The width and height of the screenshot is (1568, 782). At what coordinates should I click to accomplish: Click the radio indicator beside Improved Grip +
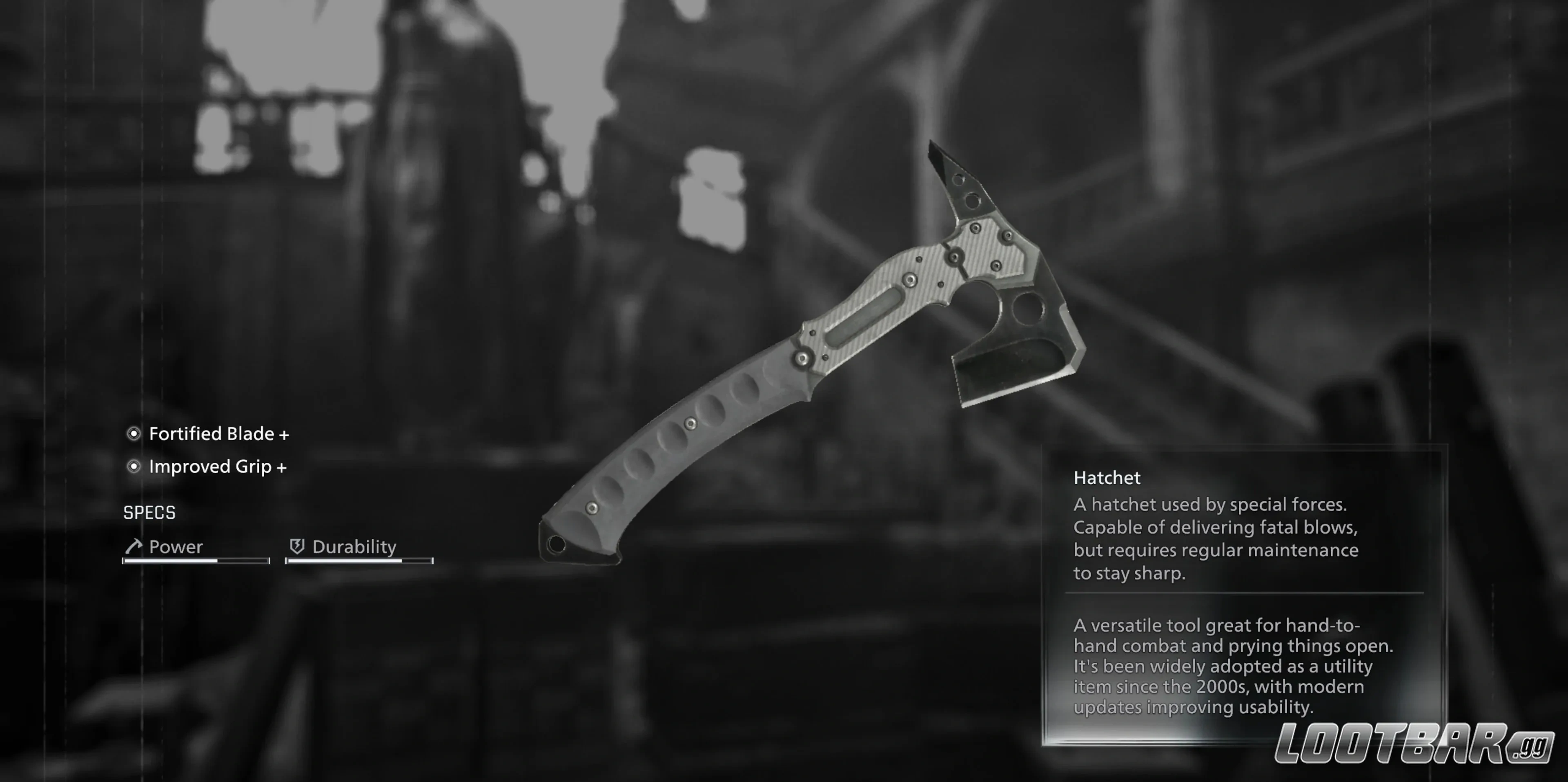pyautogui.click(x=134, y=467)
